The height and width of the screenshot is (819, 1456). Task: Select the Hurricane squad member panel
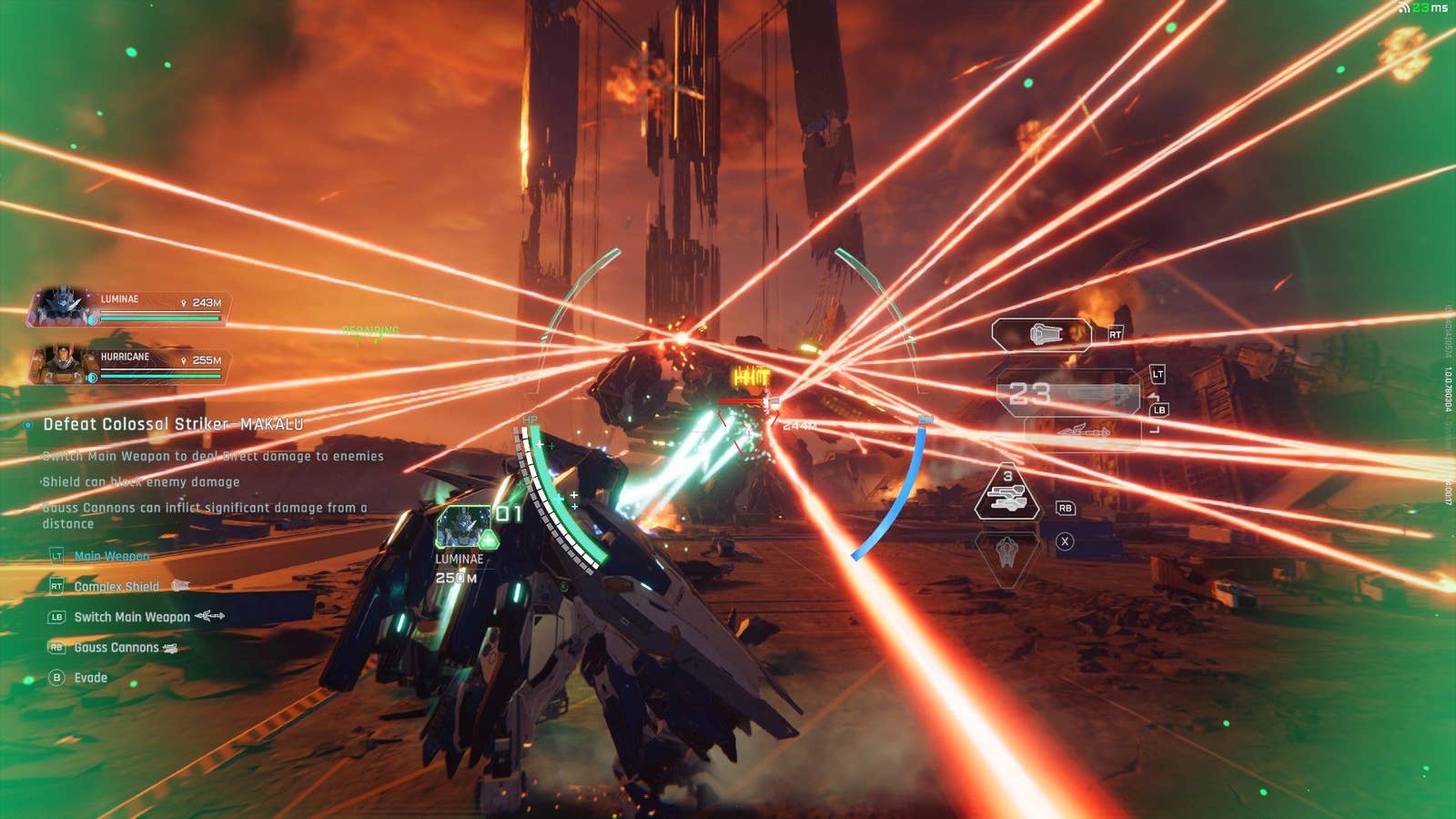point(129,365)
